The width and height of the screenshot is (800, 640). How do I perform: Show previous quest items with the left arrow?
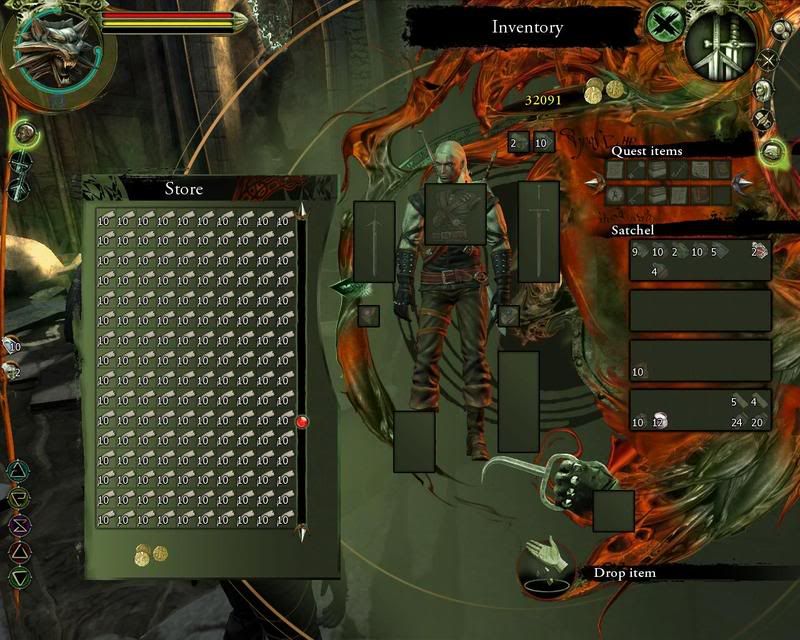coord(594,182)
